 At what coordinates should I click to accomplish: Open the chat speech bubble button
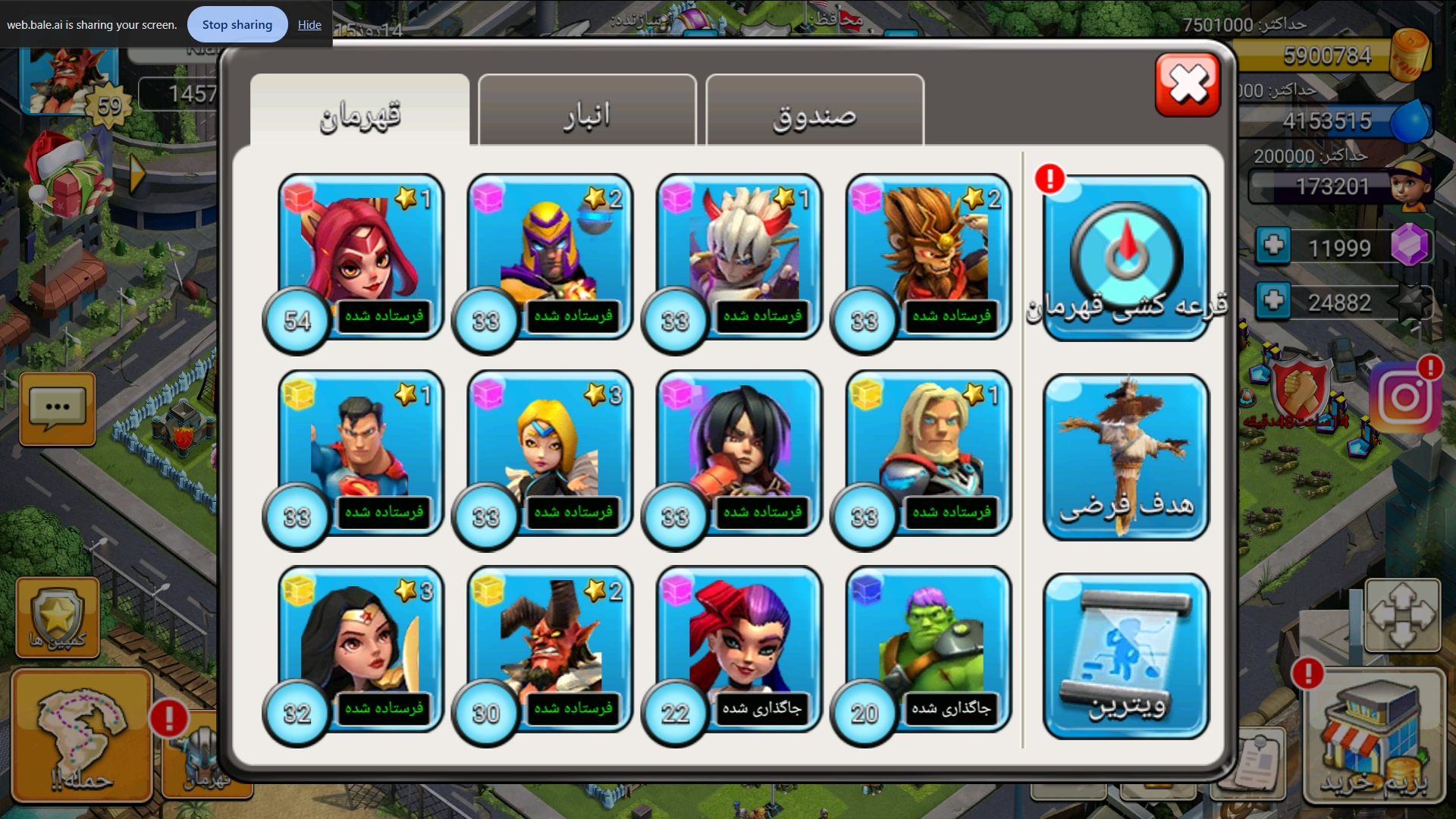tap(58, 408)
